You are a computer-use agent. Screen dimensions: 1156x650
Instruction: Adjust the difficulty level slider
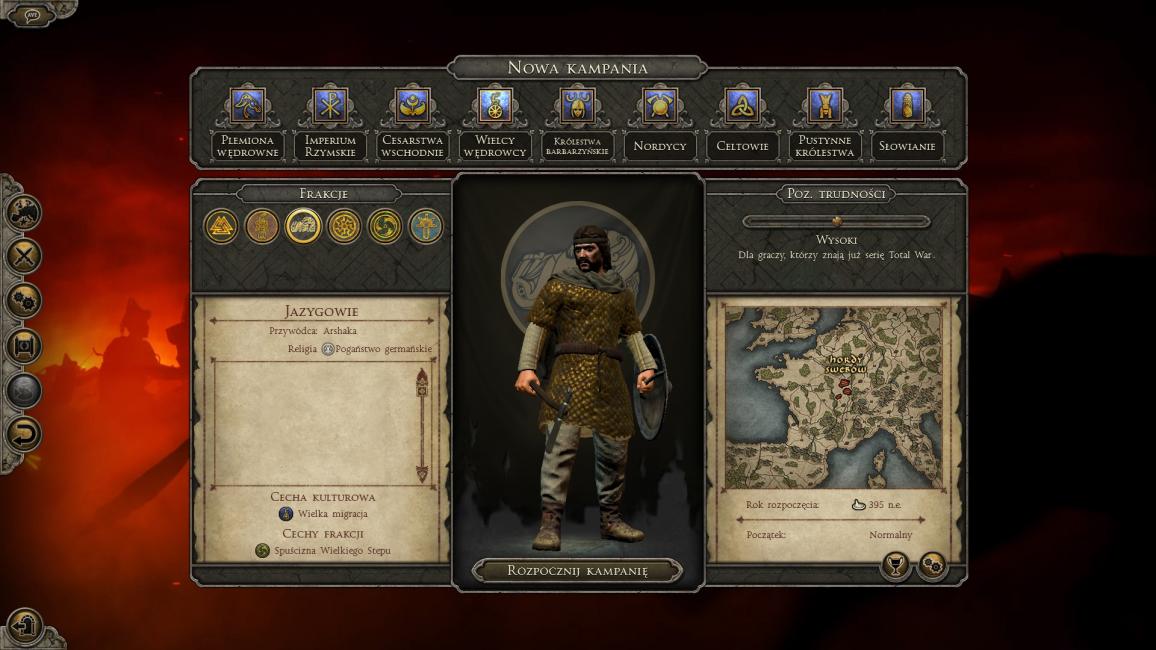pos(837,221)
